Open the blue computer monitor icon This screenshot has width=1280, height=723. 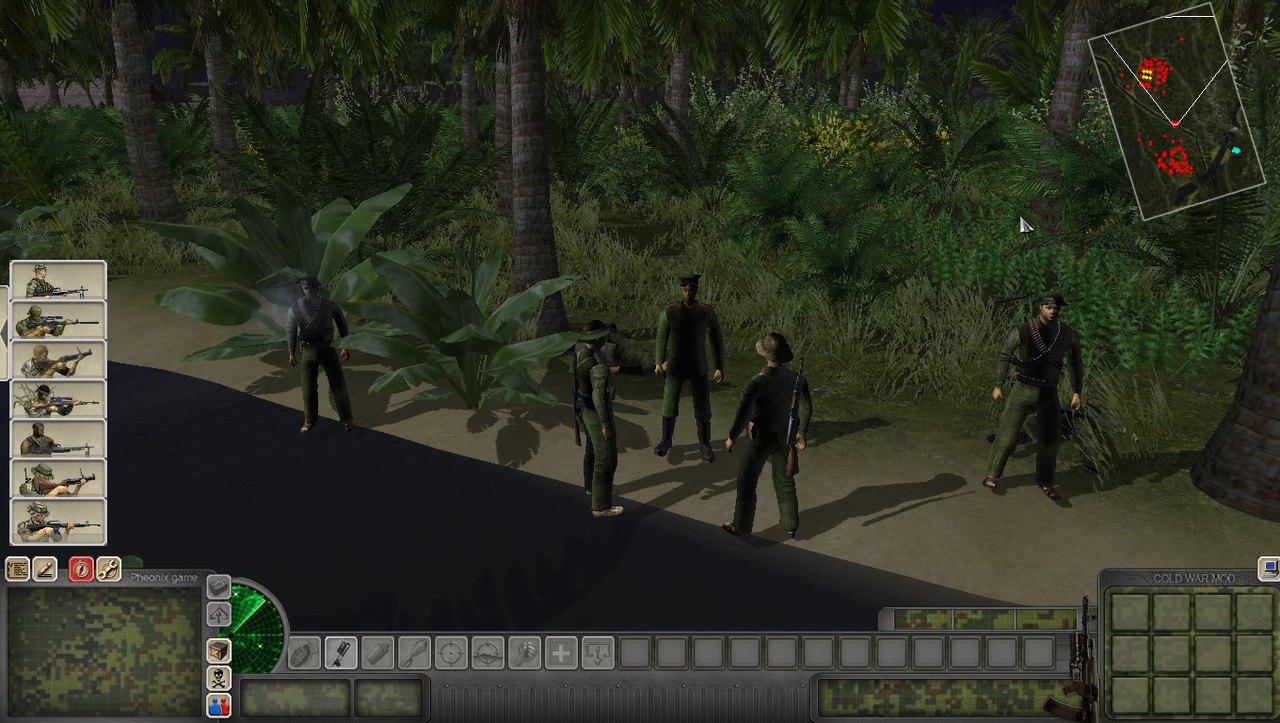tap(1269, 568)
